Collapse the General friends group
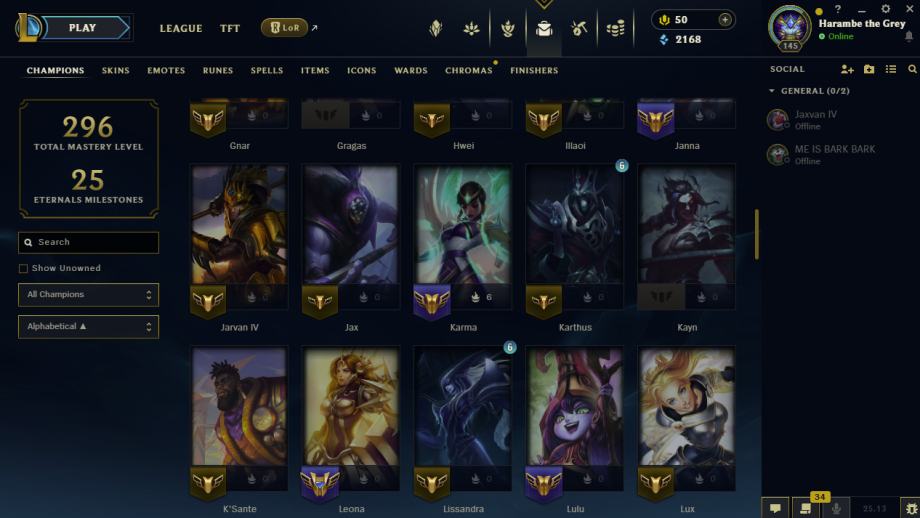The image size is (920, 518). coord(772,91)
